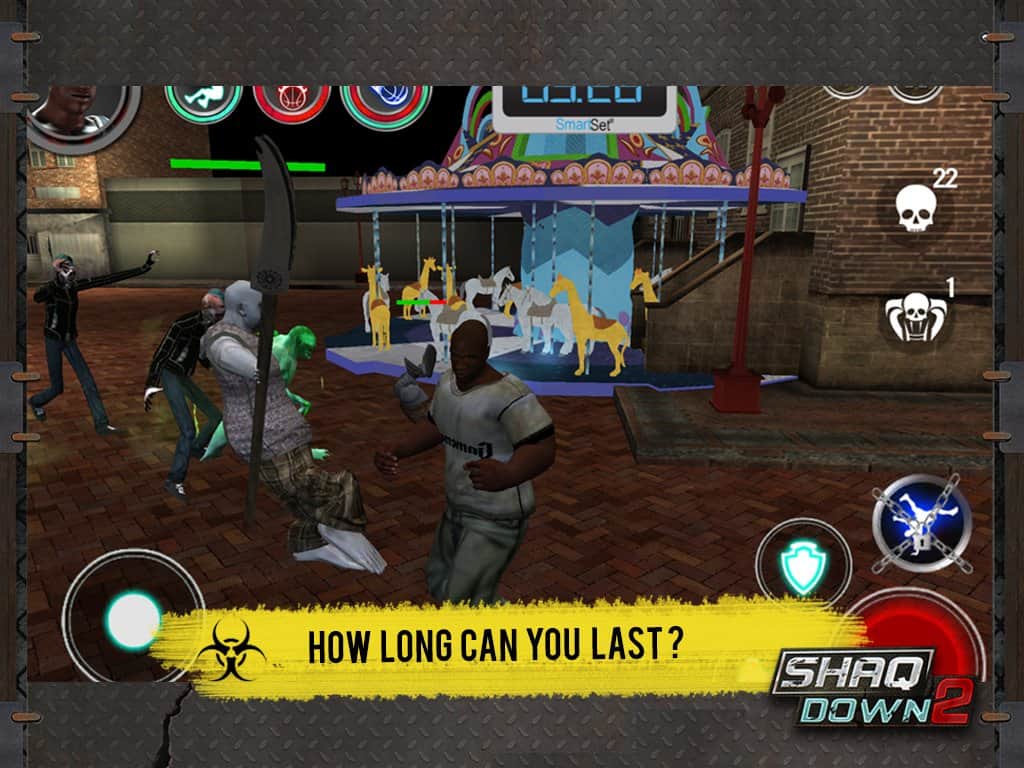The width and height of the screenshot is (1024, 768).
Task: Trigger the teal running-figure ability
Action: click(204, 101)
